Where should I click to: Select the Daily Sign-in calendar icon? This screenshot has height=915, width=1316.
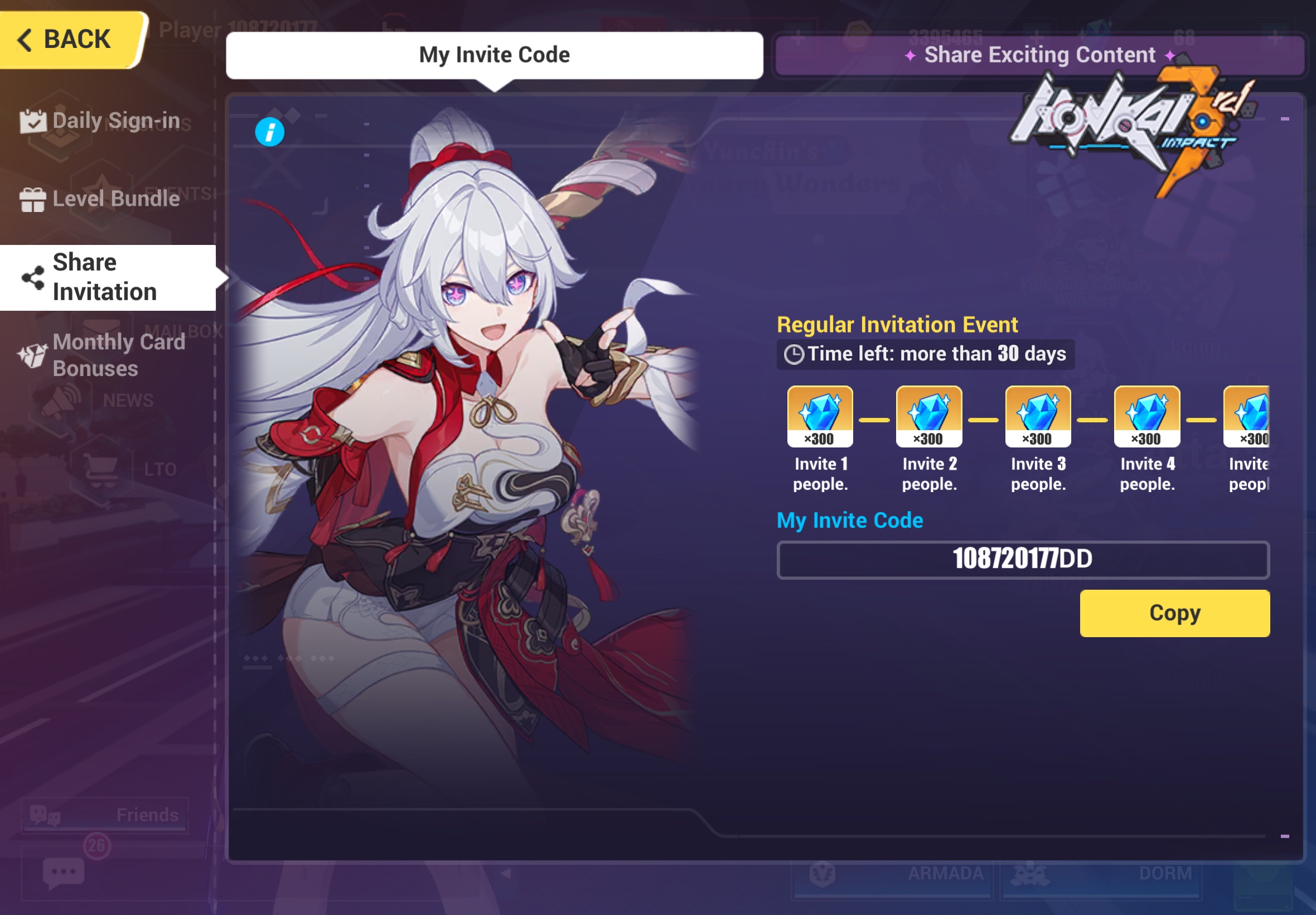coord(33,119)
